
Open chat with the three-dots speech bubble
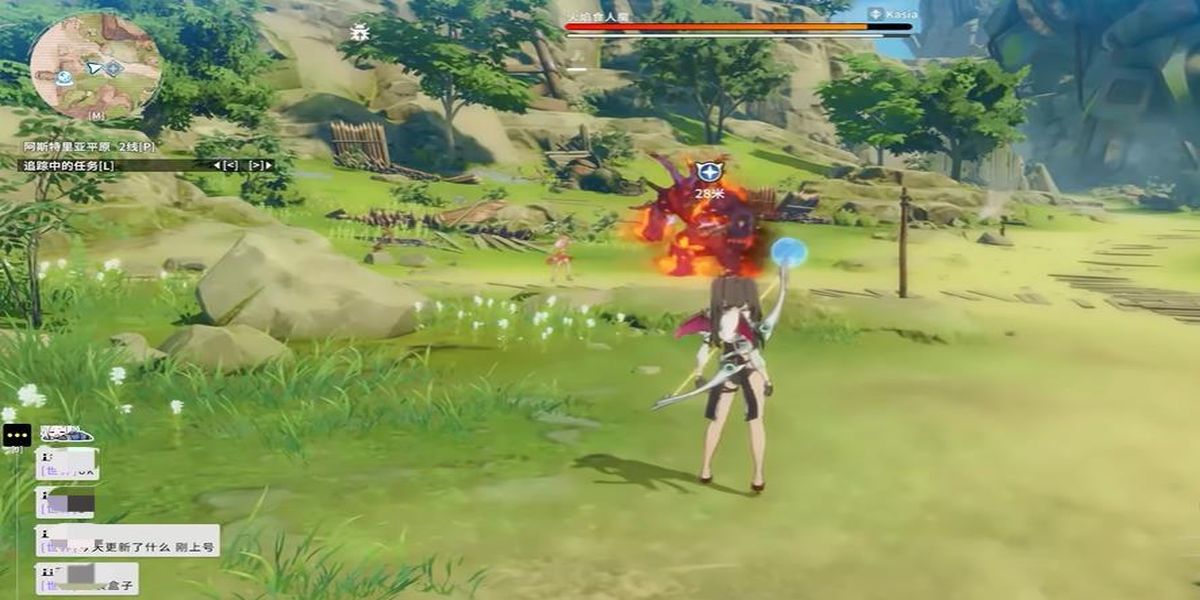(x=17, y=435)
